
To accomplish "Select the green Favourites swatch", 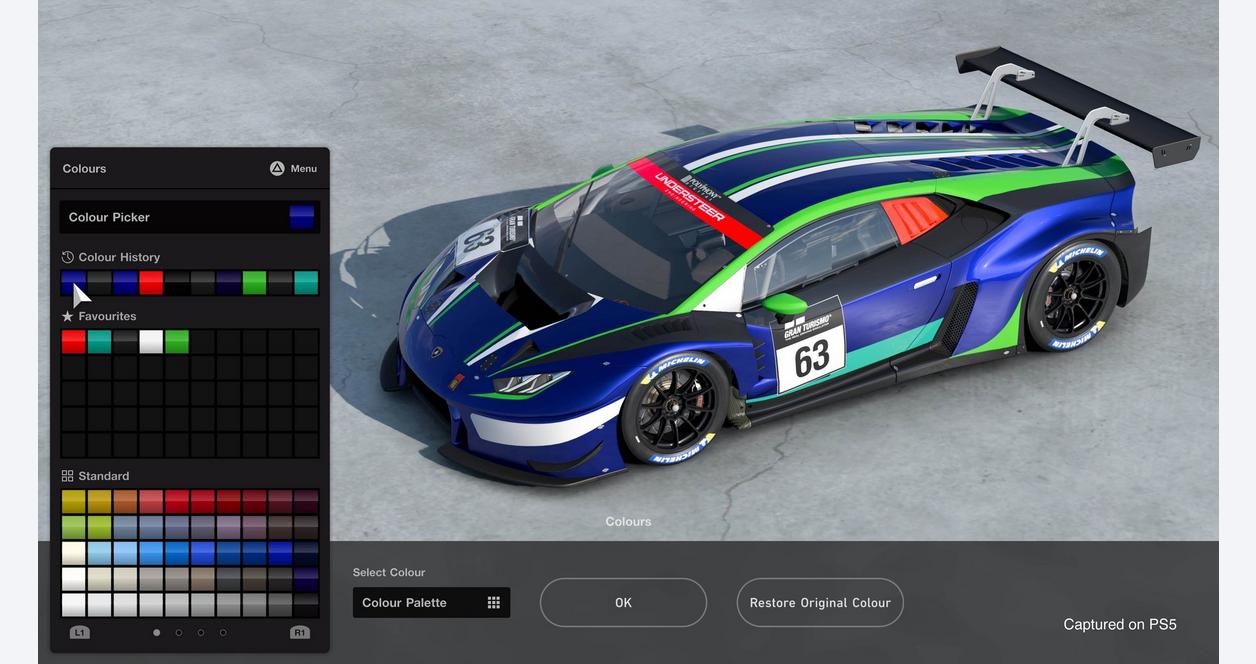I will tap(177, 342).
